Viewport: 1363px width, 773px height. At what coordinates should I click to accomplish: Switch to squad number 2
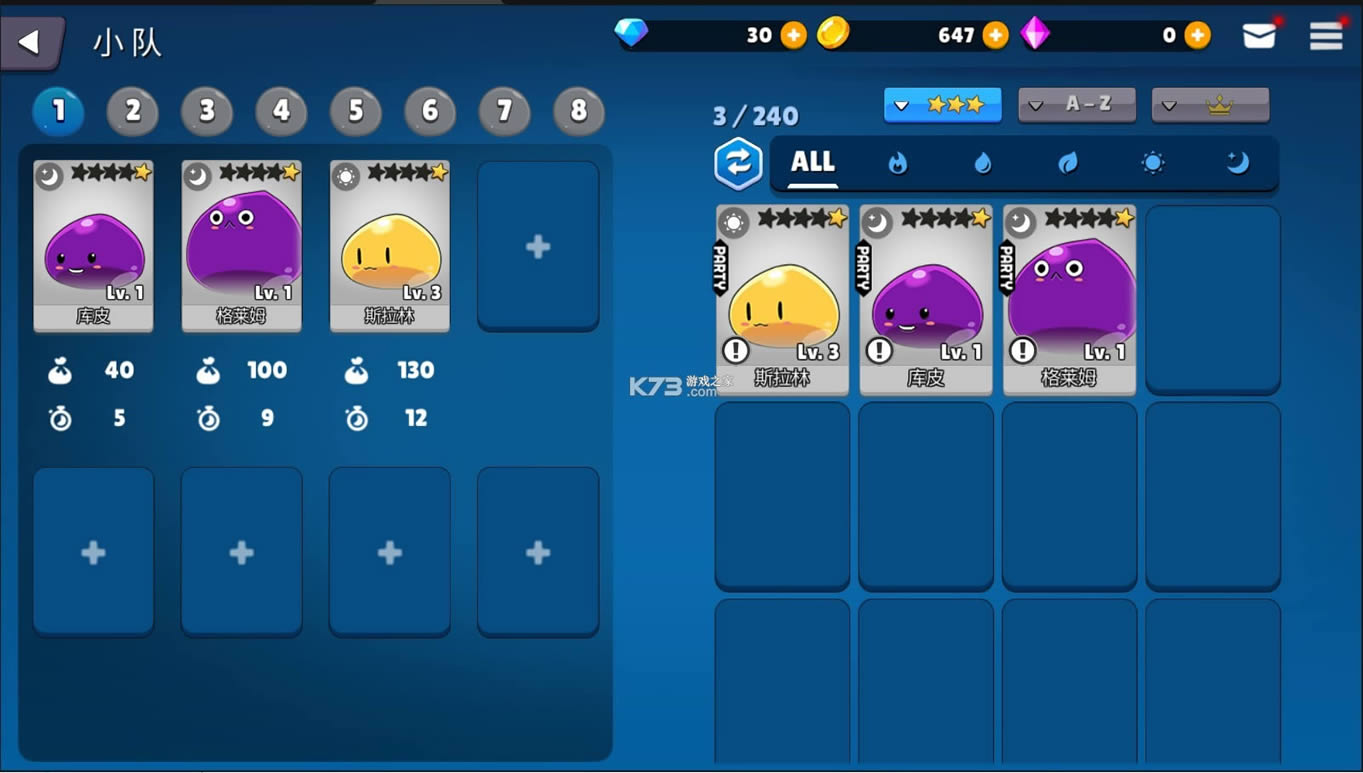pyautogui.click(x=133, y=111)
